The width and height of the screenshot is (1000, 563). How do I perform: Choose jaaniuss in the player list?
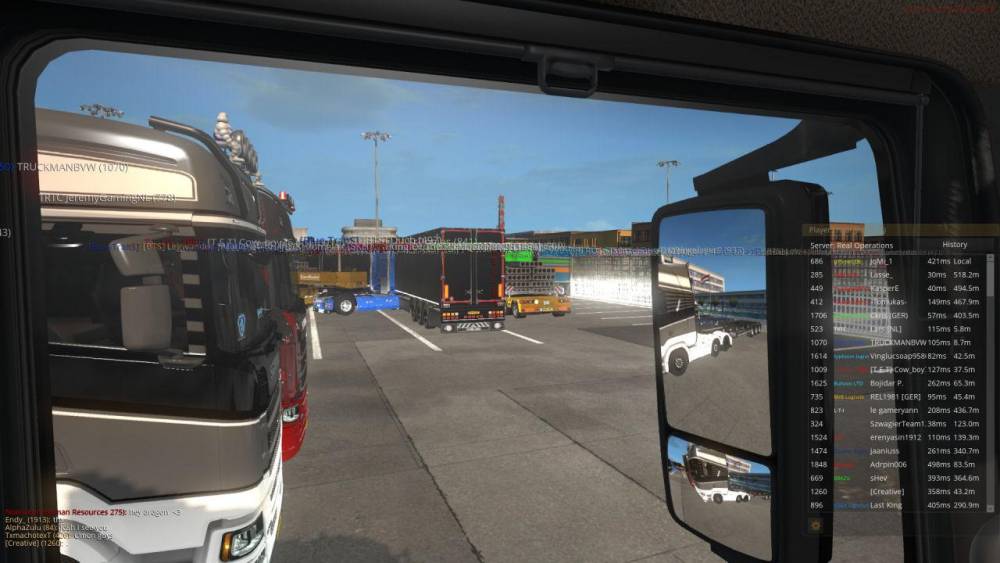[x=886, y=451]
